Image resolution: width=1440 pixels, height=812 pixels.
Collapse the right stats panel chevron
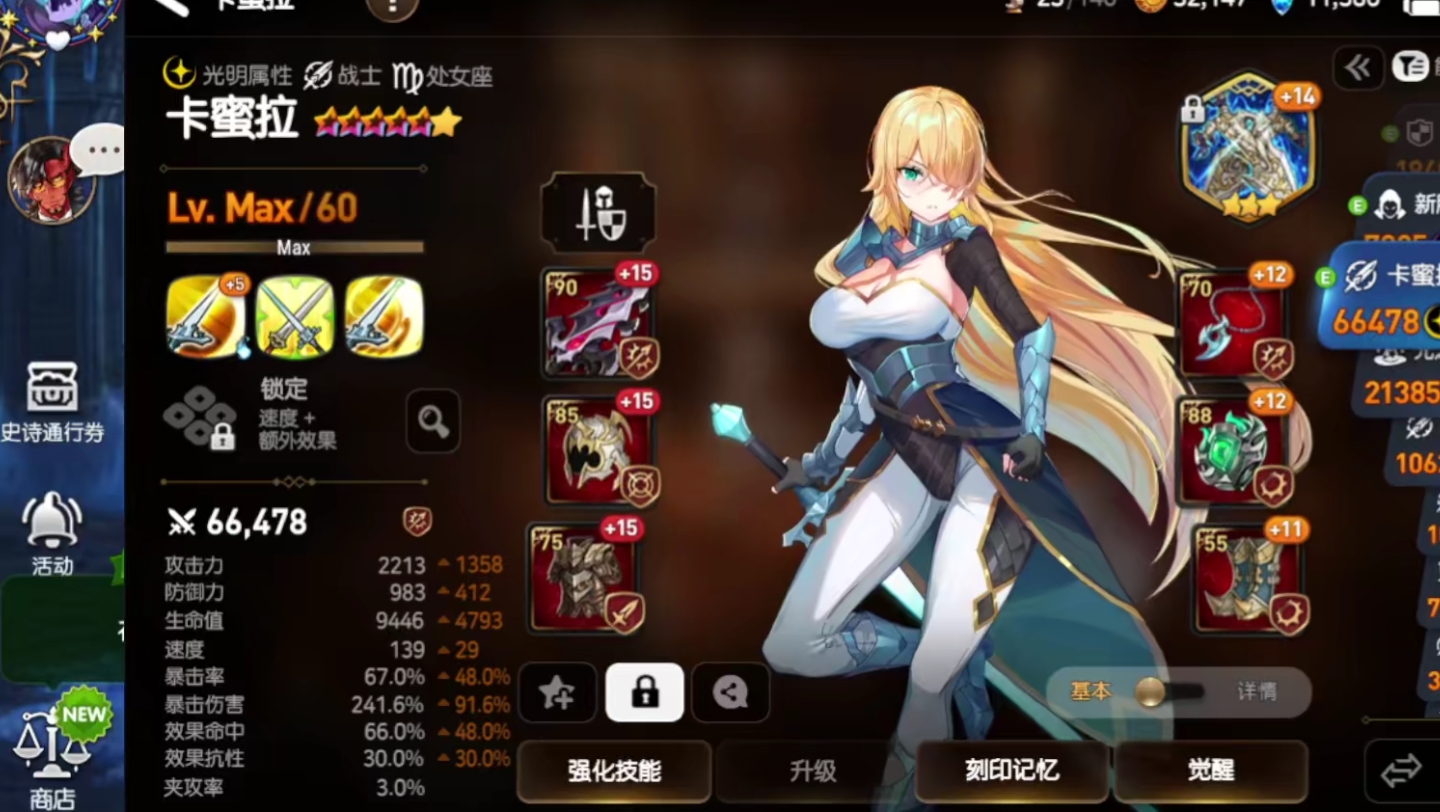[x=1357, y=68]
